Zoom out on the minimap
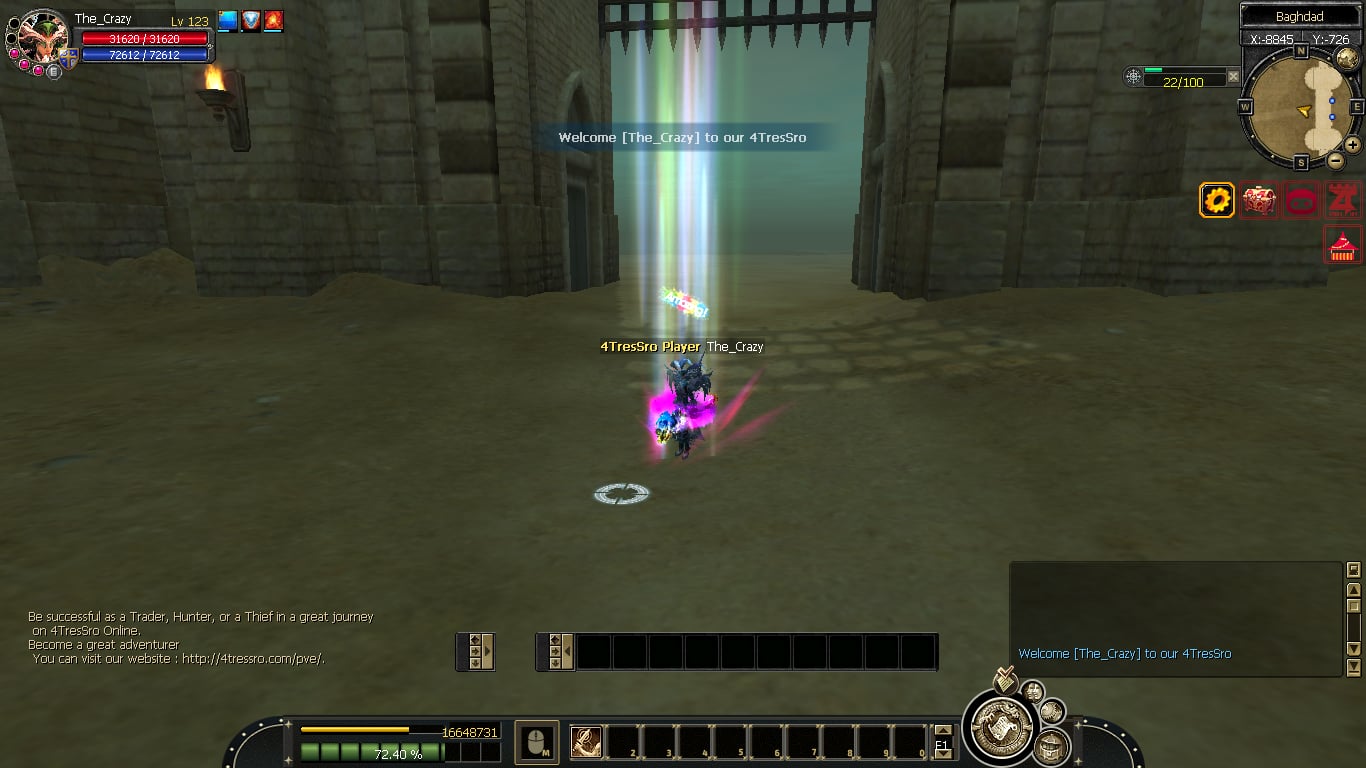The width and height of the screenshot is (1366, 768). [x=1335, y=160]
